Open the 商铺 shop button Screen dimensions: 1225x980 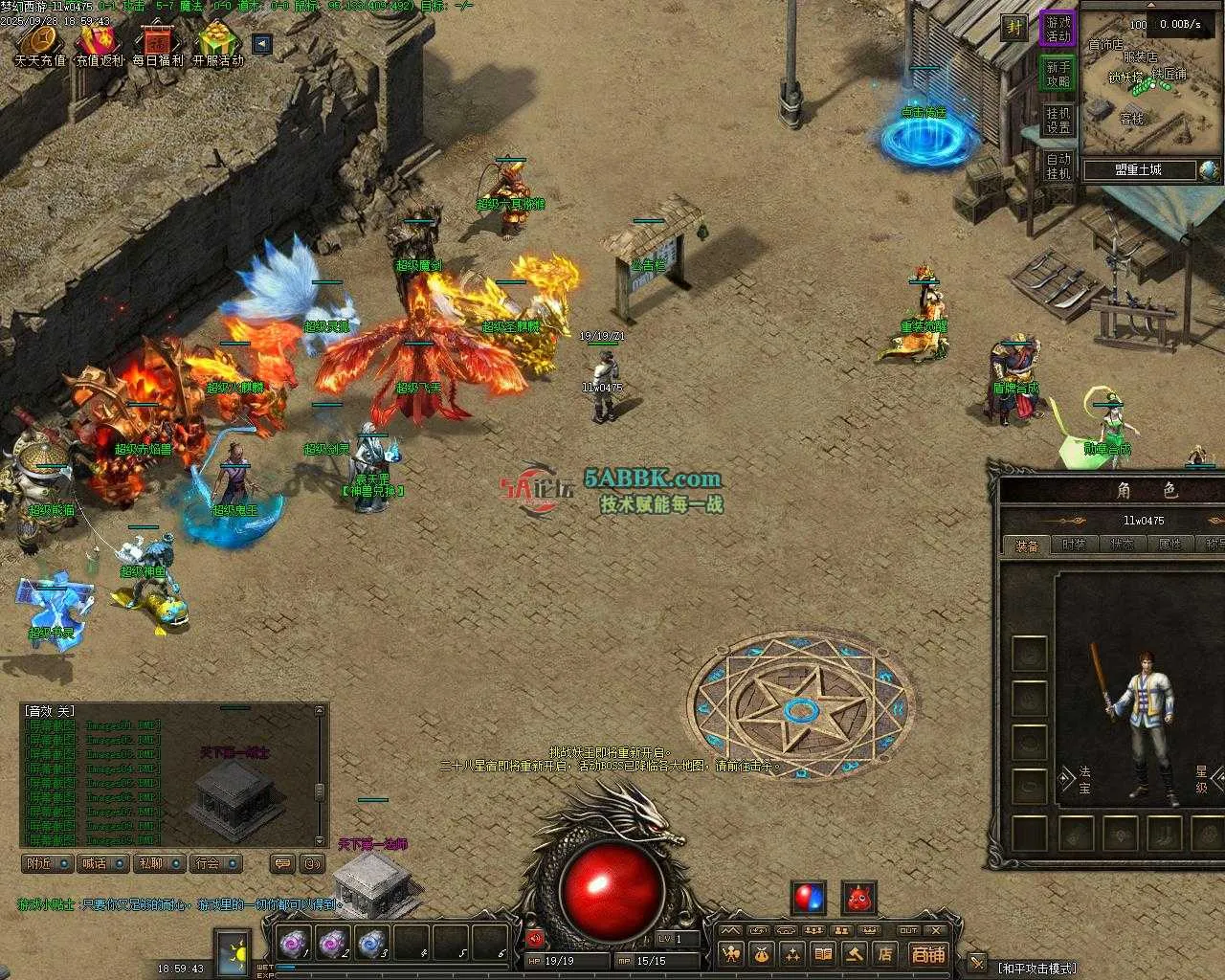tap(926, 954)
